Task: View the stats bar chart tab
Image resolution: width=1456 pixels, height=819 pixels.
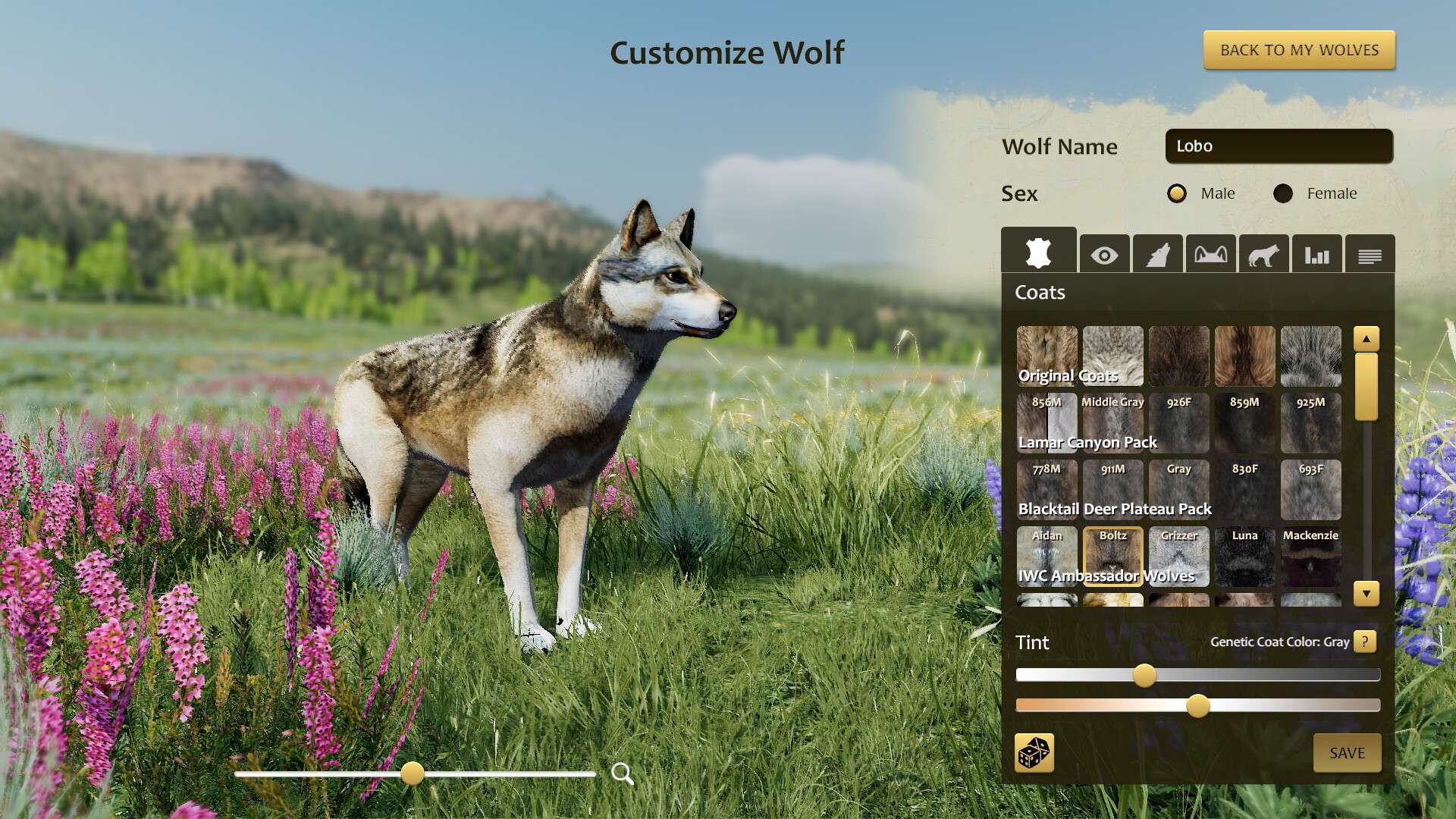Action: tap(1316, 255)
